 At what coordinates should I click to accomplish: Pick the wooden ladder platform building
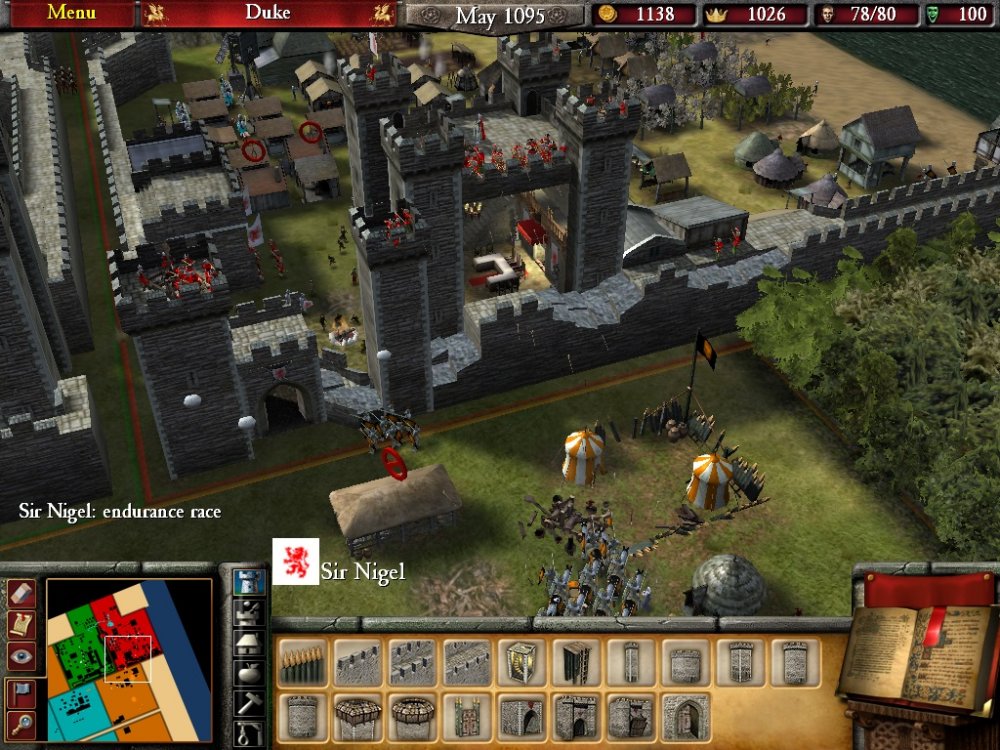pos(573,663)
